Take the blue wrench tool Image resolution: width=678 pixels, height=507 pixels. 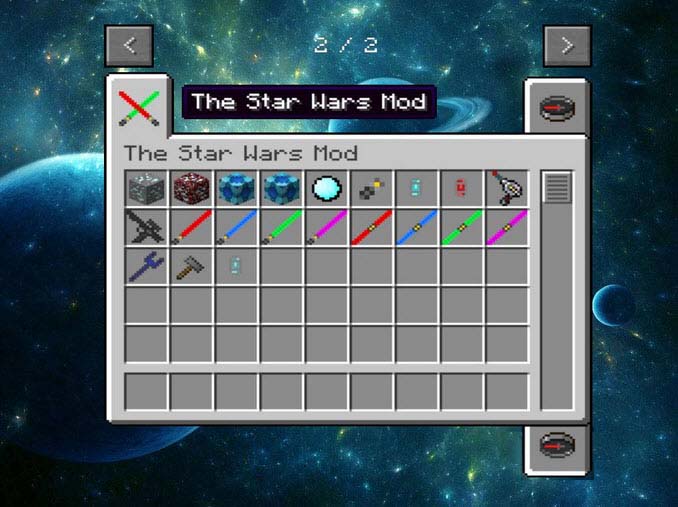[x=146, y=266]
